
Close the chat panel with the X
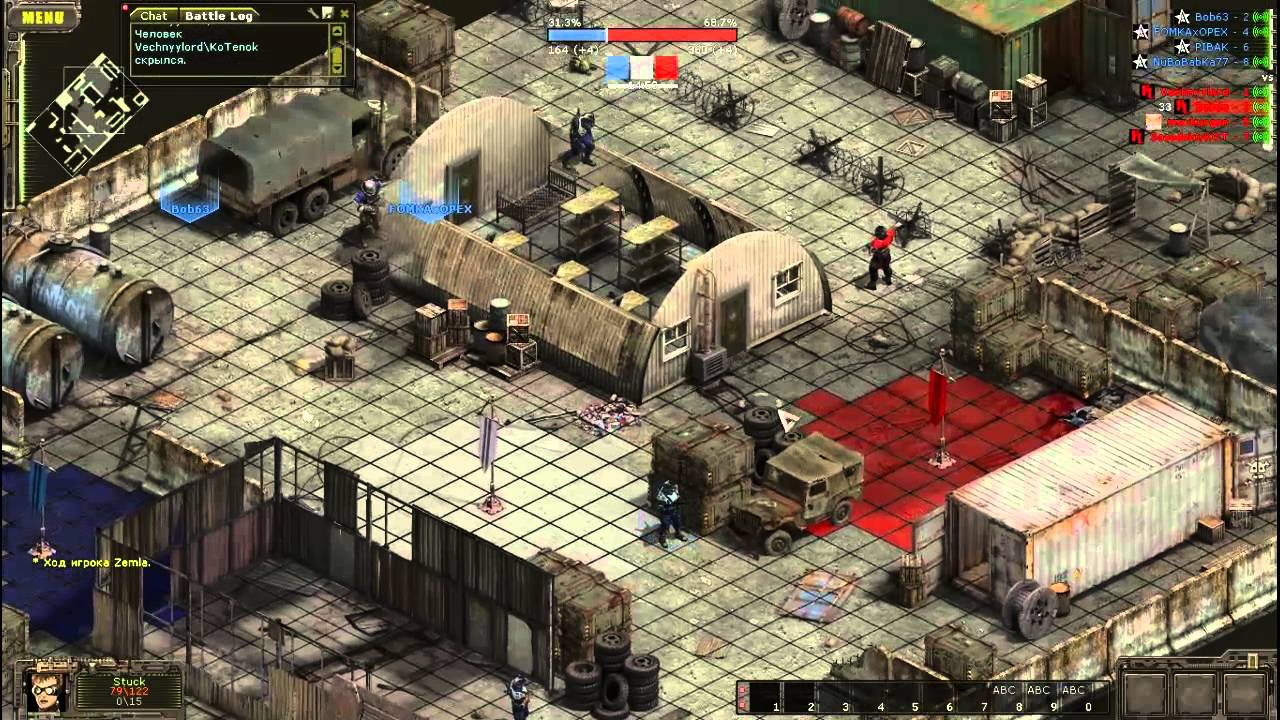tap(345, 14)
